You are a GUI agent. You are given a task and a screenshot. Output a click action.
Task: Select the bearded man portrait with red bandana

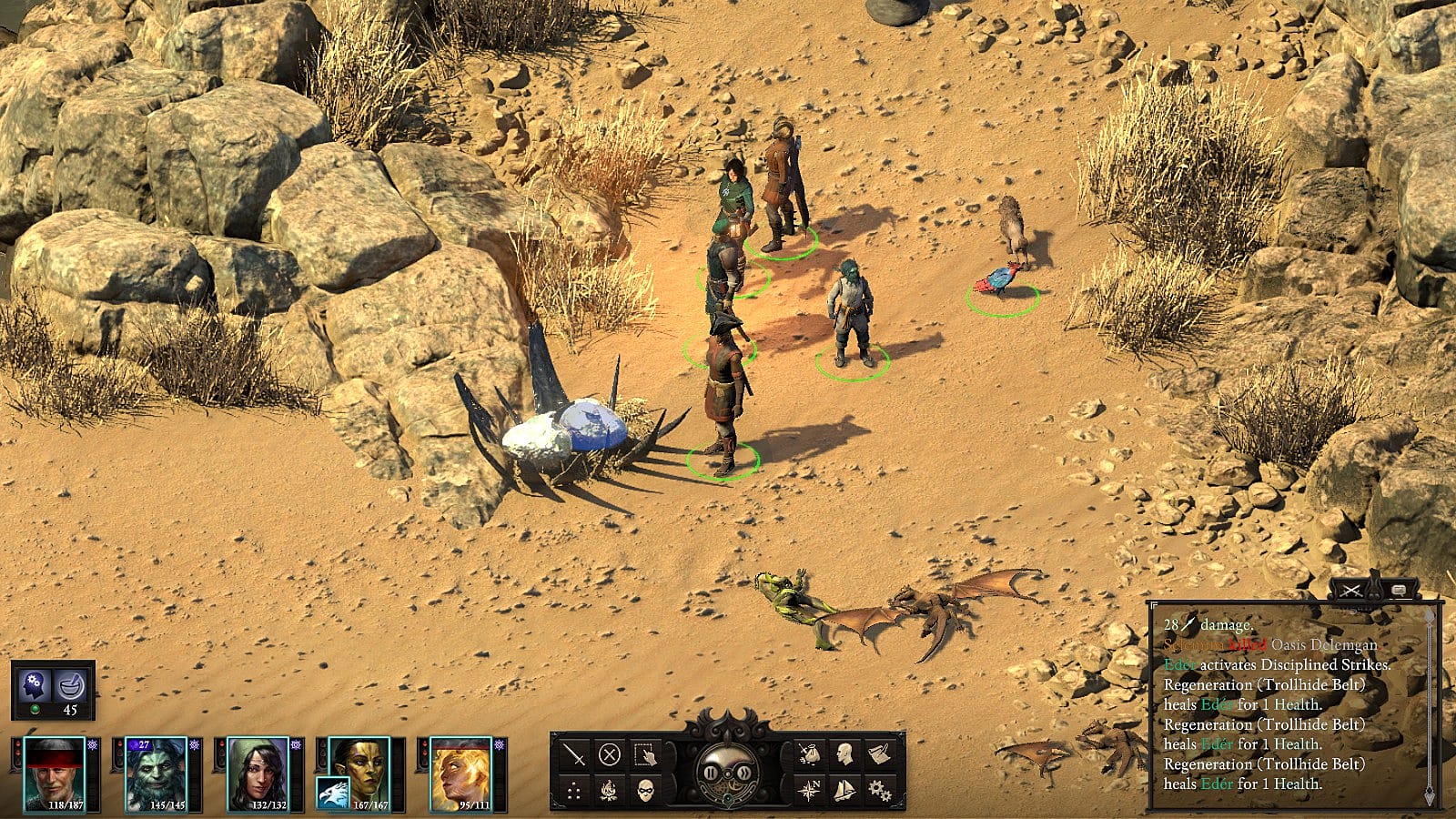pos(54,773)
